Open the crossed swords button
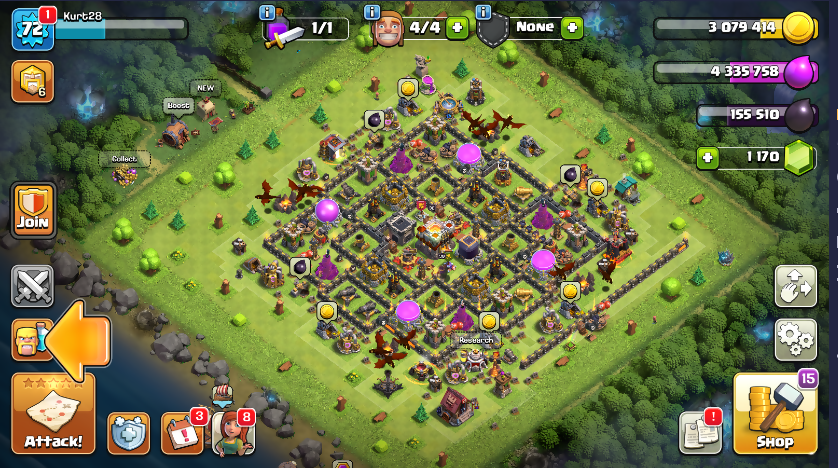 pos(32,287)
